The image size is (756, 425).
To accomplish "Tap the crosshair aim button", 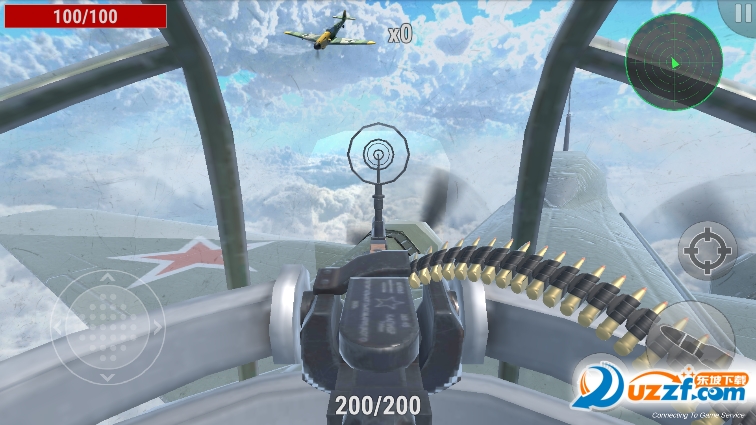I will tap(707, 249).
